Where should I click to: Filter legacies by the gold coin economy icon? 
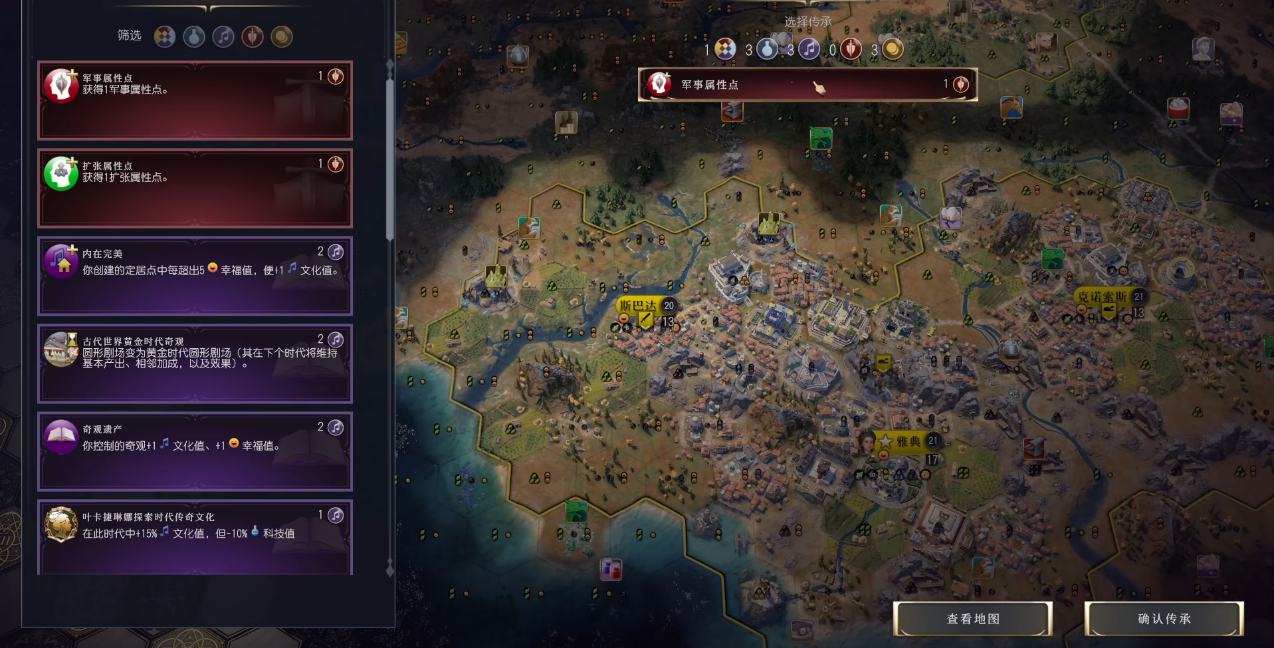pos(282,37)
